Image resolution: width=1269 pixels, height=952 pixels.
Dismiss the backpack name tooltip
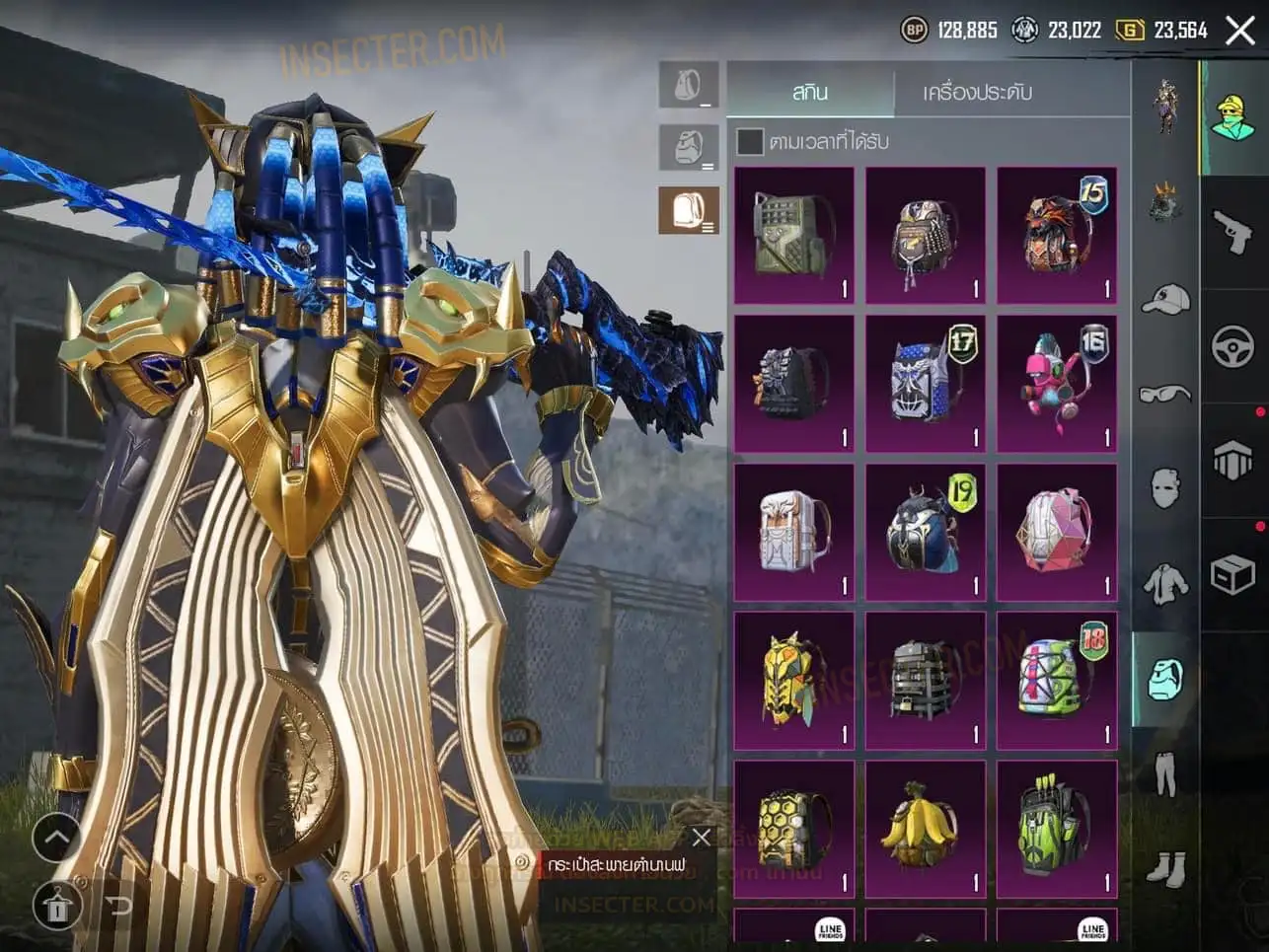point(702,838)
